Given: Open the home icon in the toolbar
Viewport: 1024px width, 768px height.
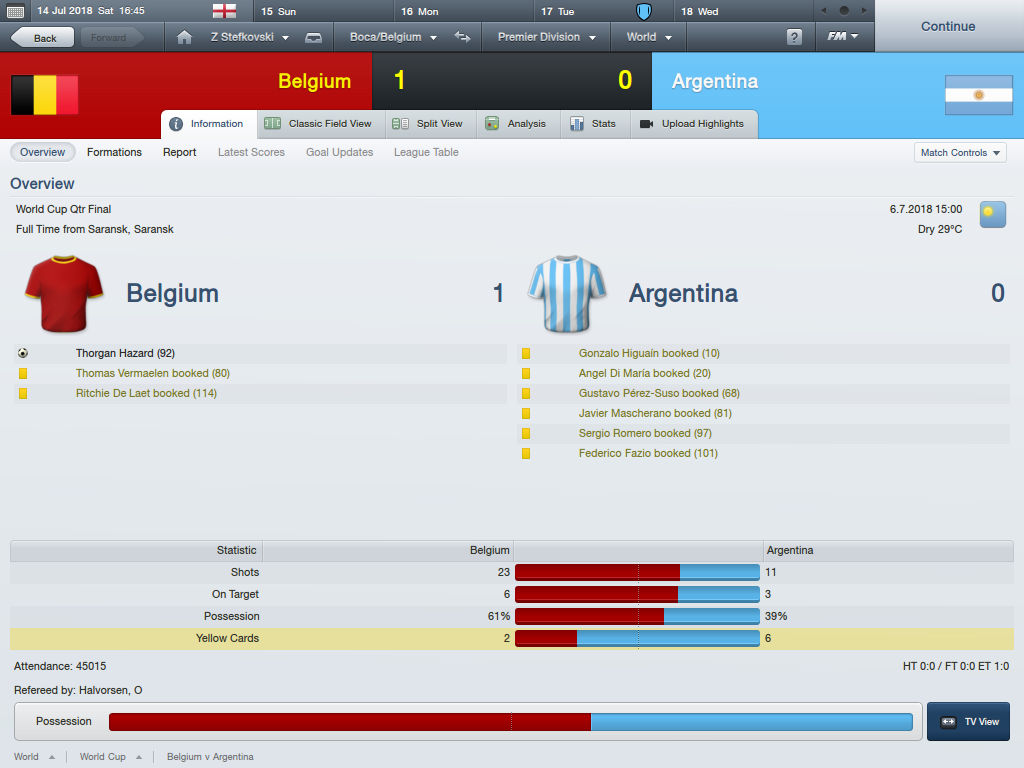Looking at the screenshot, I should pos(183,38).
